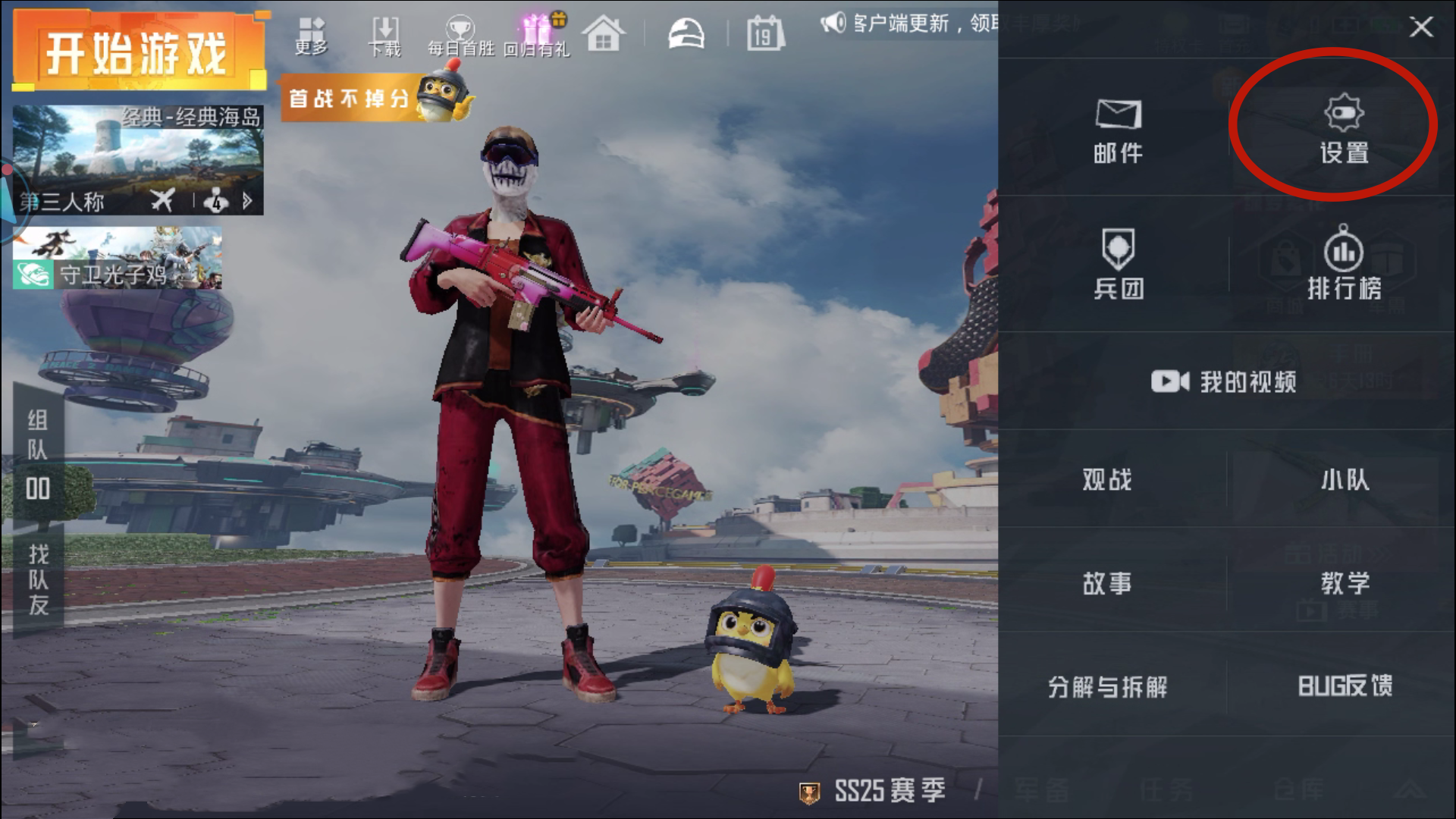Image resolution: width=1456 pixels, height=819 pixels.
Task: Click the 下载 download icon
Action: [384, 36]
